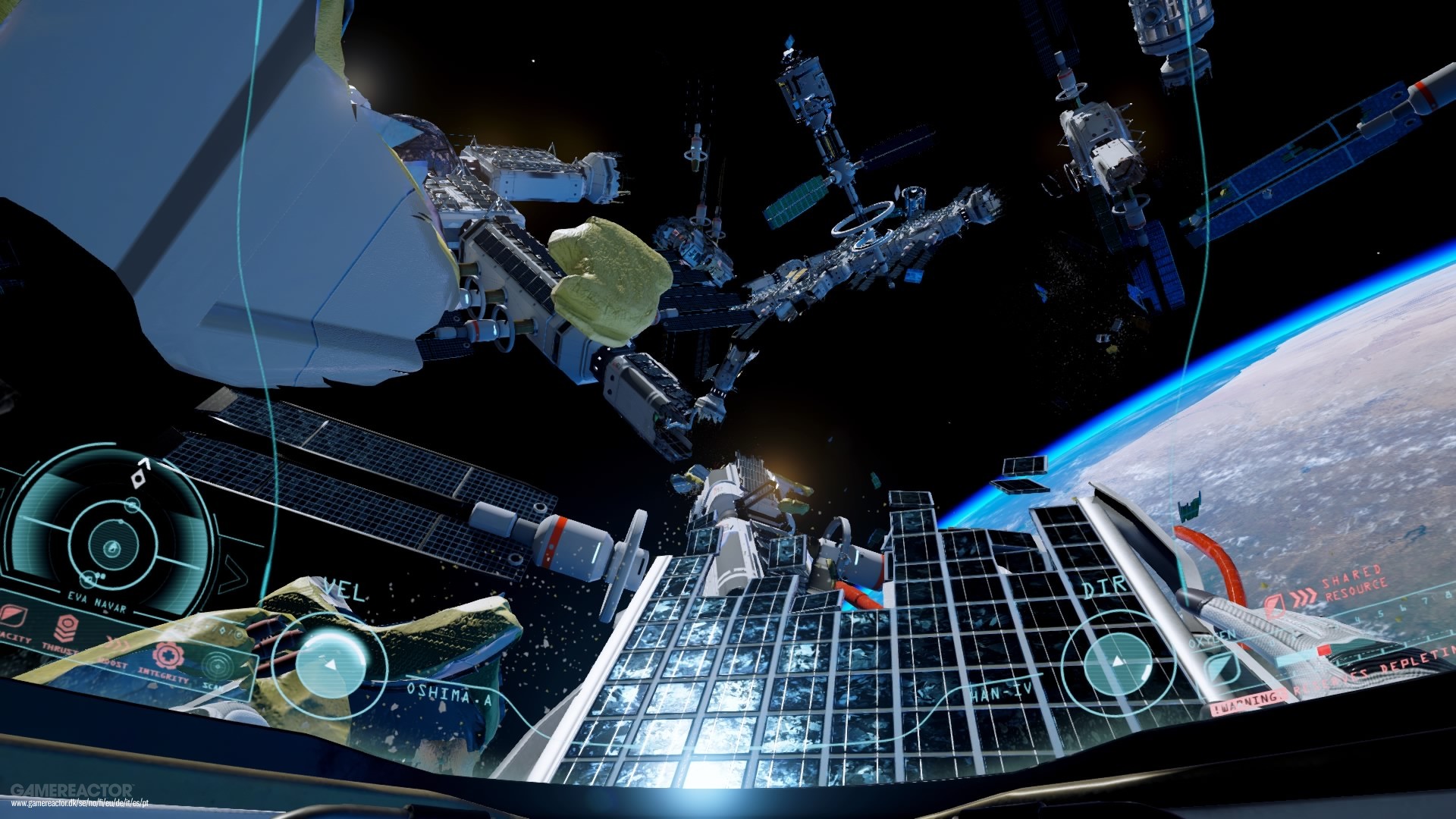
Task: Select the Shared Resource leaf icon
Action: (x=1275, y=605)
